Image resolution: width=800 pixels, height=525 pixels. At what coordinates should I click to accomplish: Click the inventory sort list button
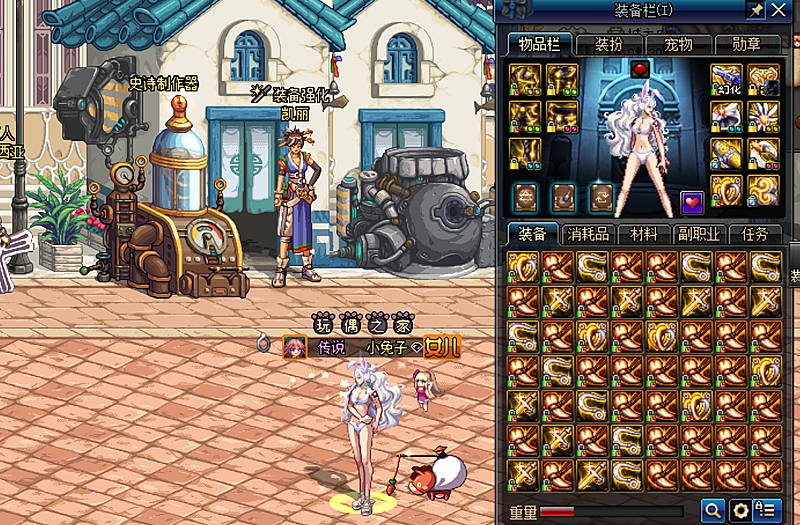(x=767, y=510)
